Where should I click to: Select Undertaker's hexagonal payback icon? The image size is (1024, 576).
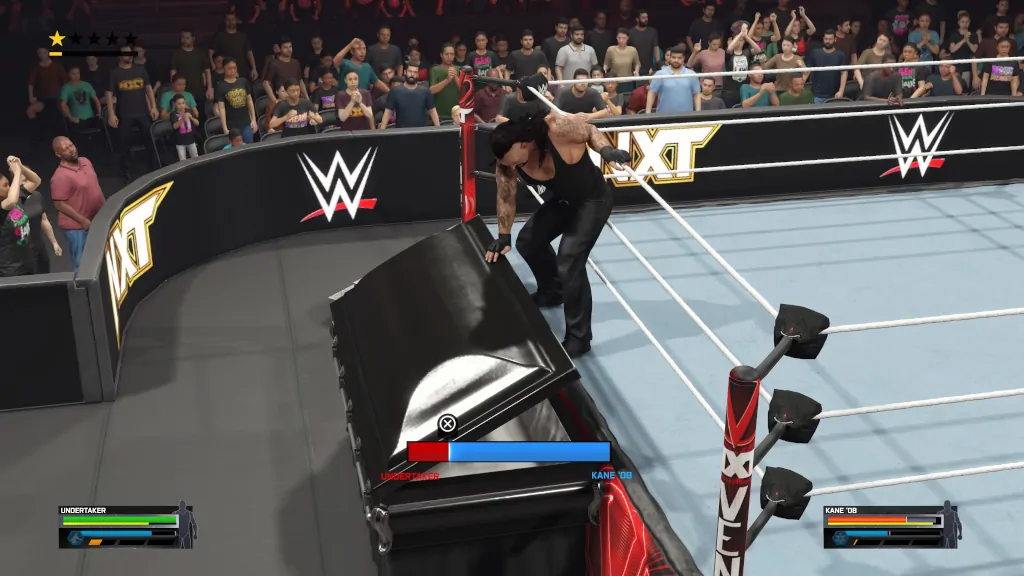(x=73, y=536)
